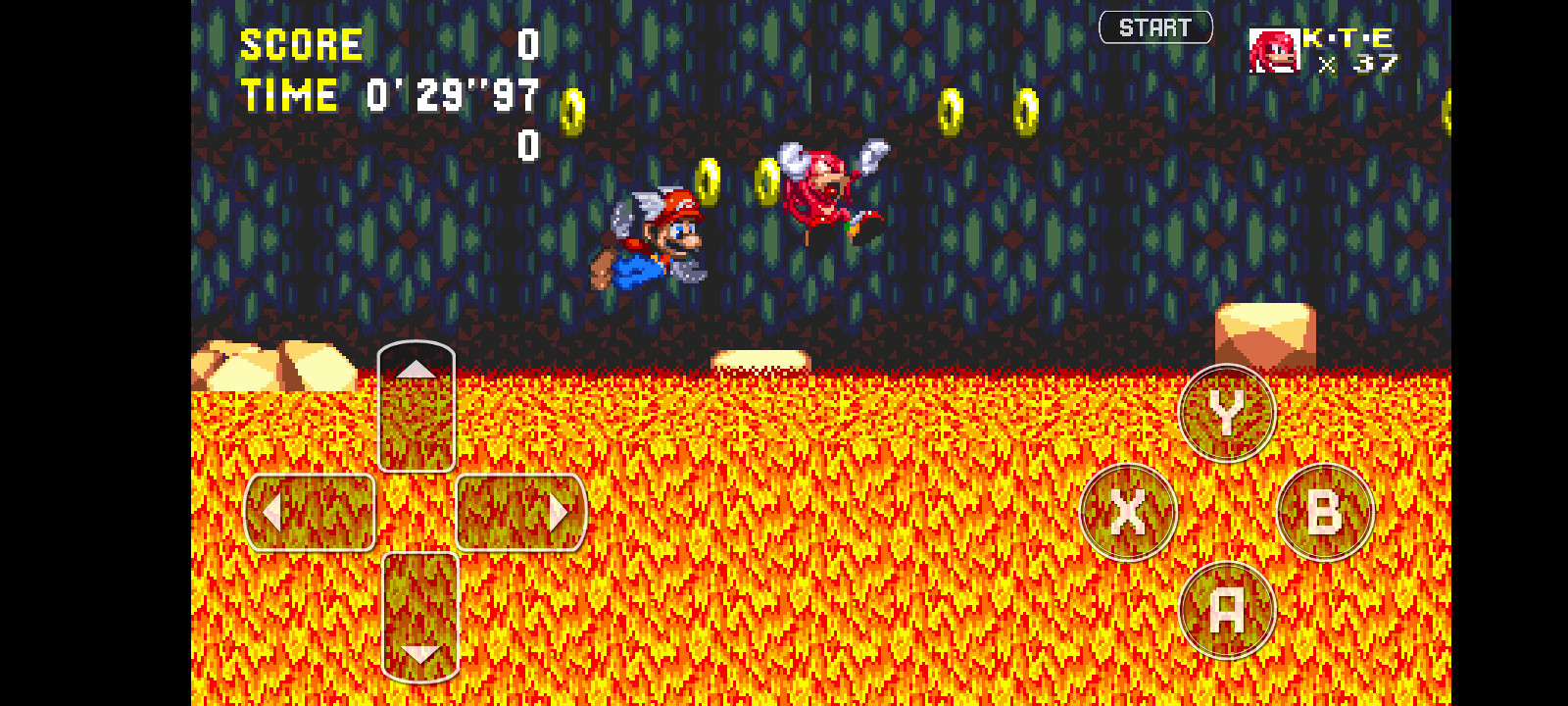The image size is (1568, 706).
Task: Click the small platform above the lava
Action: (759, 357)
